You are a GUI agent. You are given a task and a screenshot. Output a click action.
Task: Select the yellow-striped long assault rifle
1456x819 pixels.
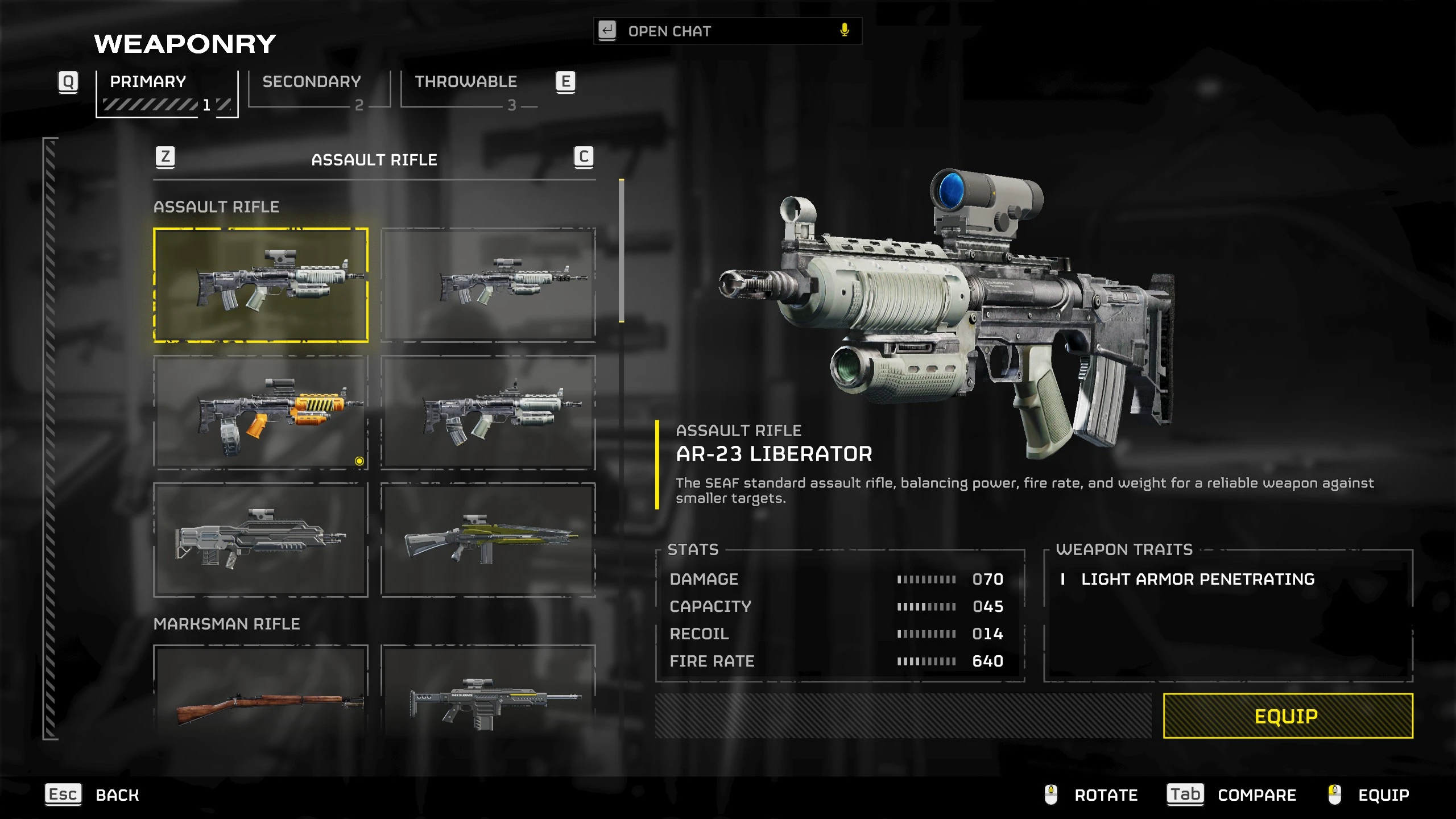coord(488,540)
